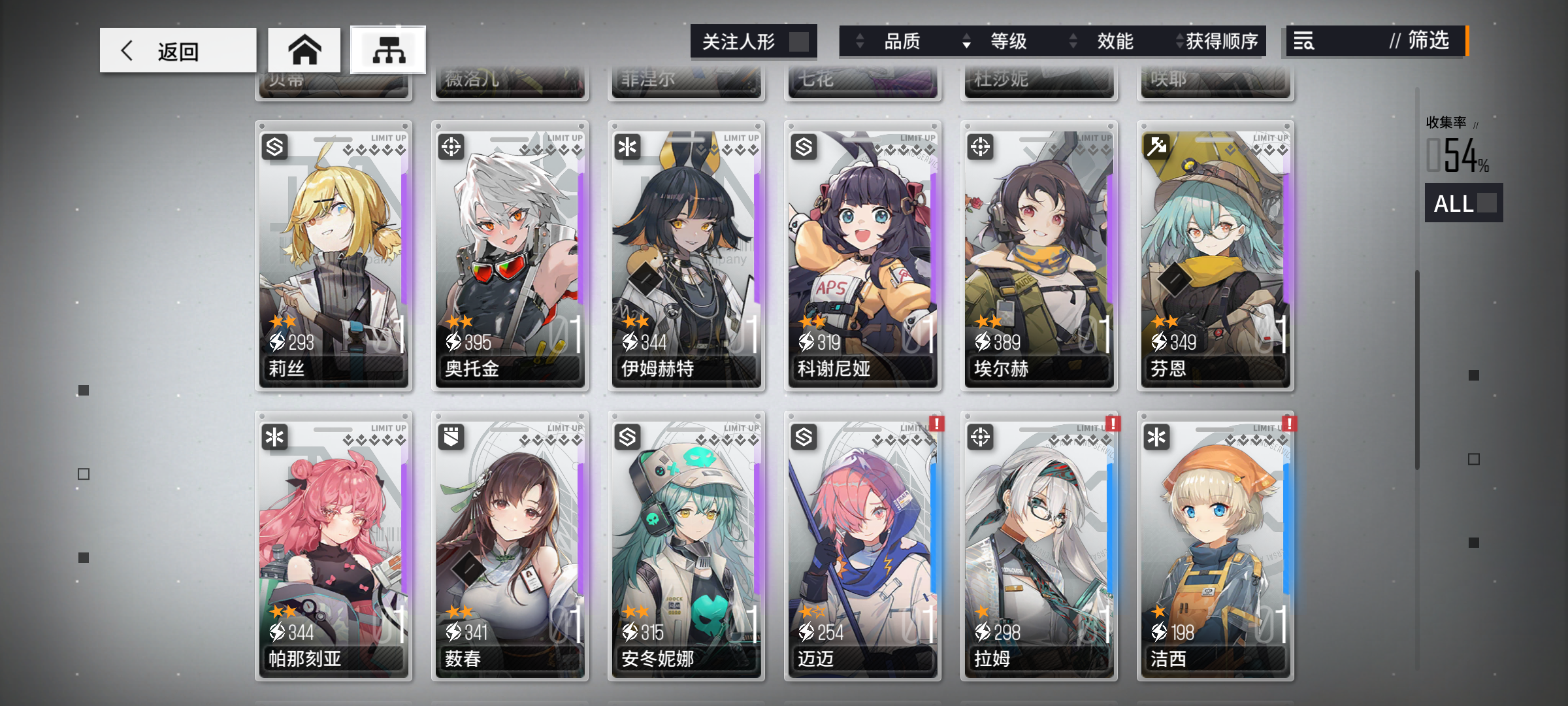Check the red alert badge on 迈迈's card
Viewport: 1568px width, 706px height.
click(x=938, y=424)
